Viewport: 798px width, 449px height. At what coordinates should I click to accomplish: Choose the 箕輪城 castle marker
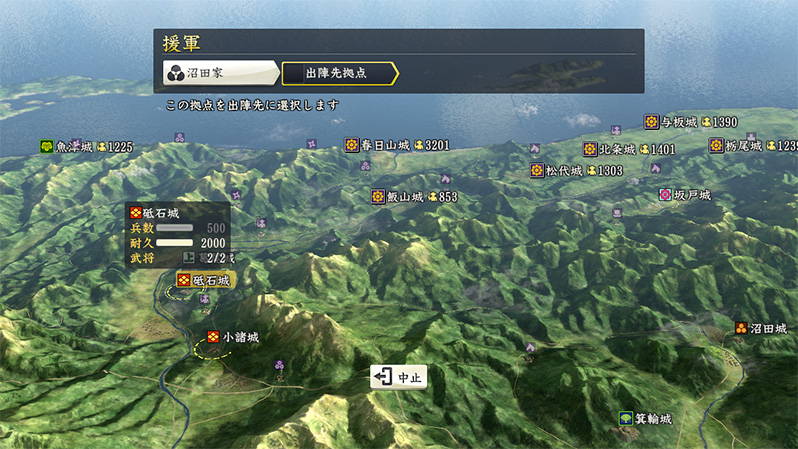click(626, 418)
